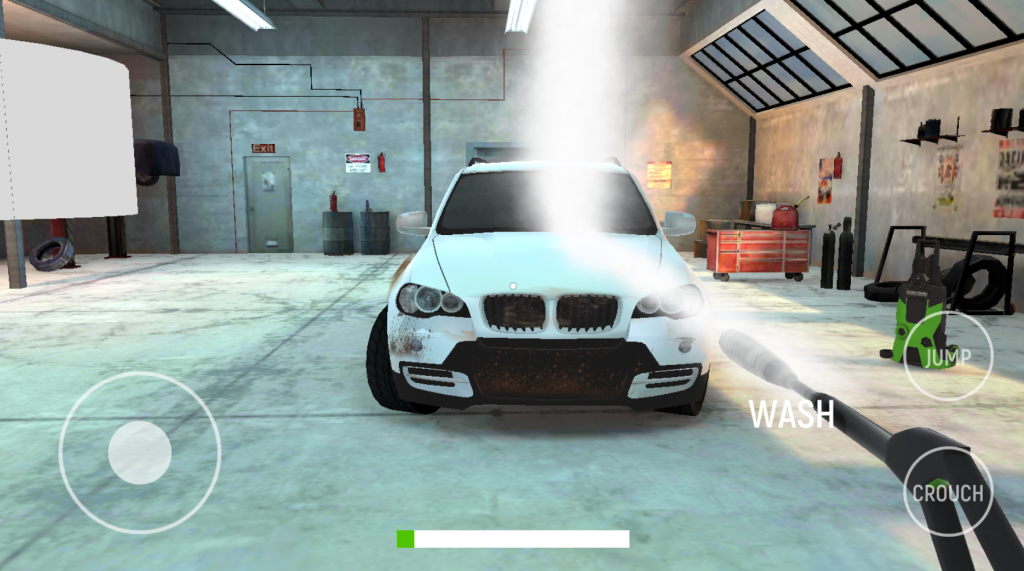Tap the JUMP button
This screenshot has height=571, width=1024.
(x=947, y=356)
